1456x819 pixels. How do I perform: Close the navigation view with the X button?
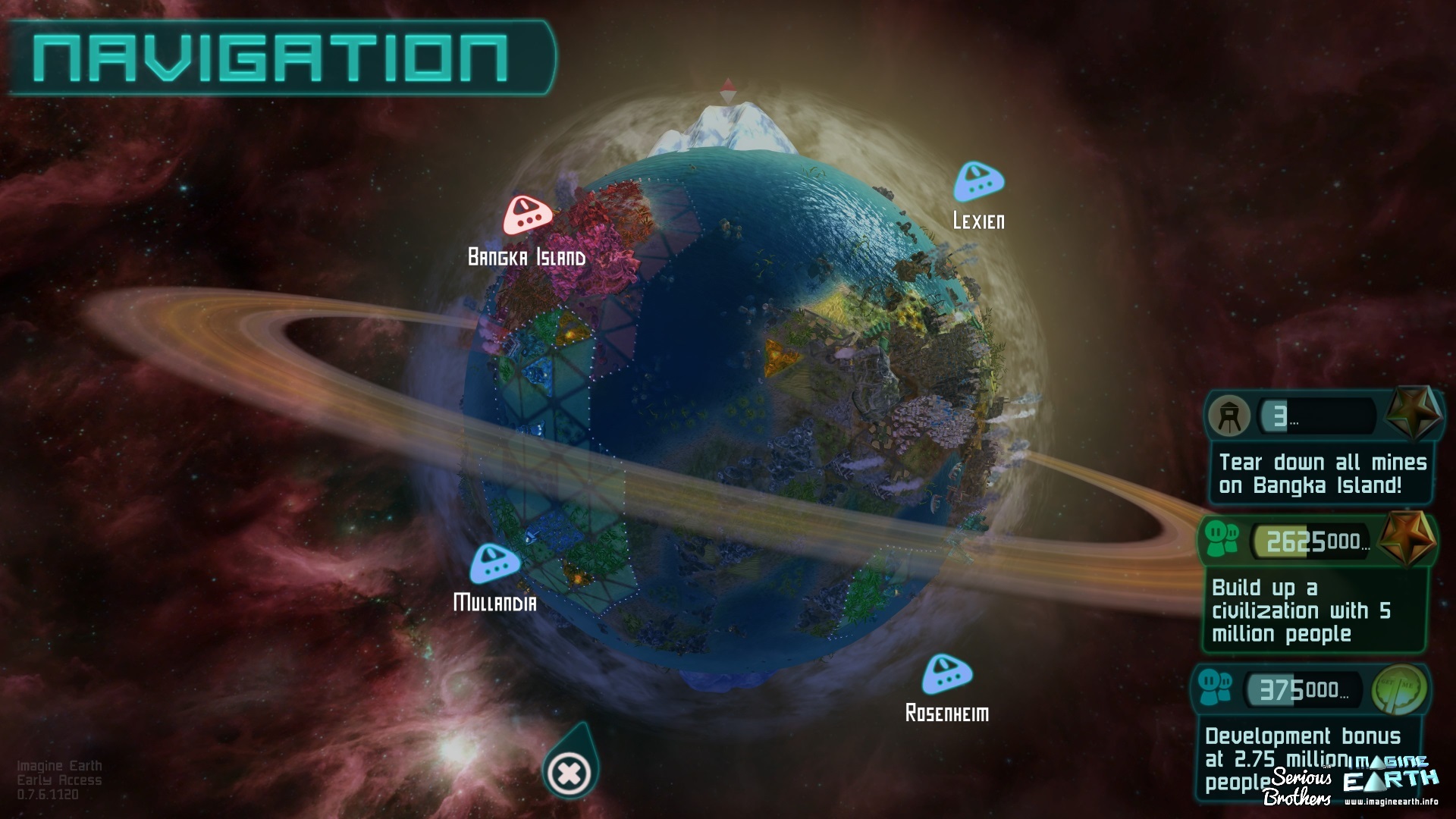coord(570,773)
